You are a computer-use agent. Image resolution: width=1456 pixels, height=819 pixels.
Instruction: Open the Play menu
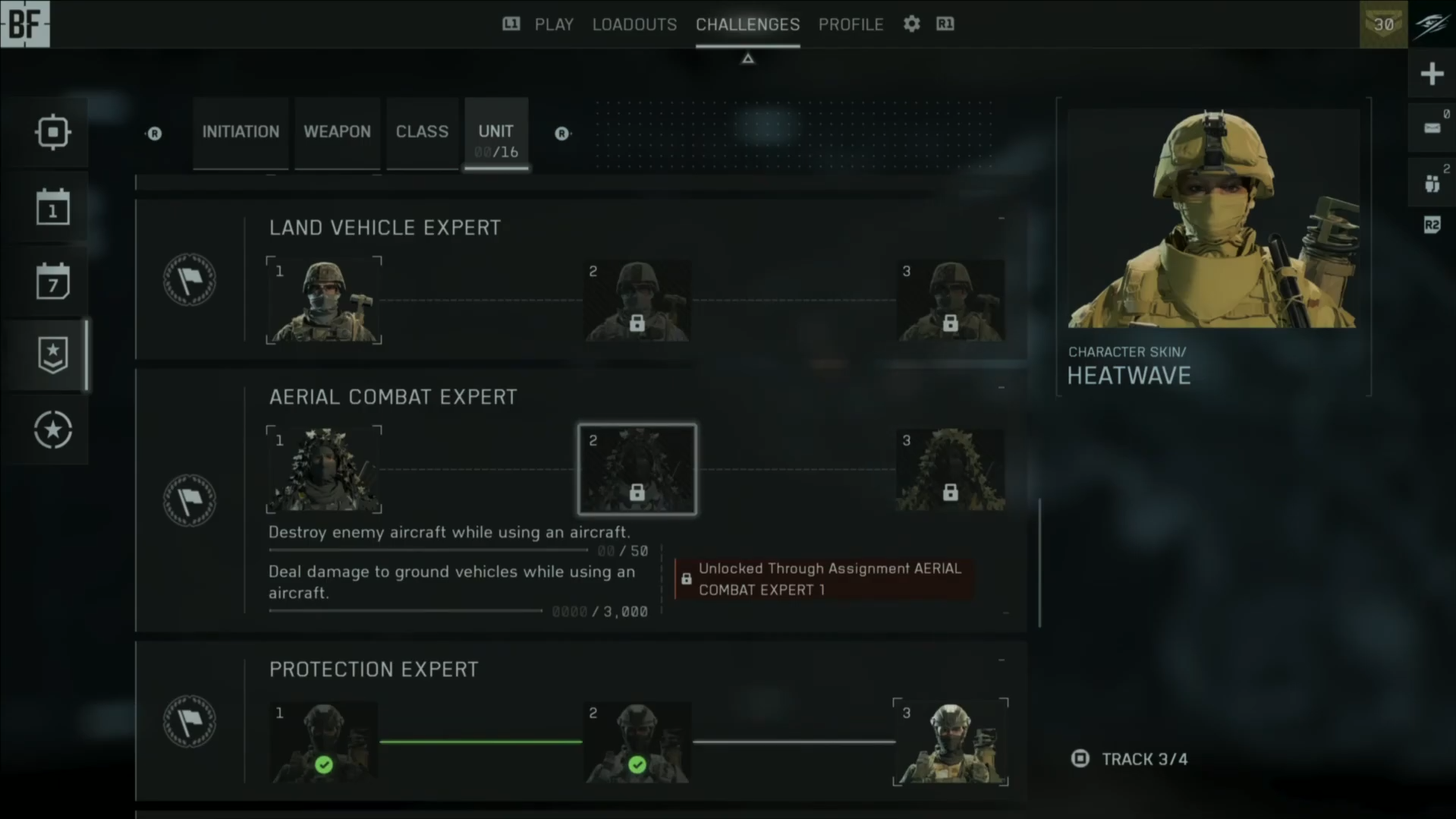tap(553, 24)
